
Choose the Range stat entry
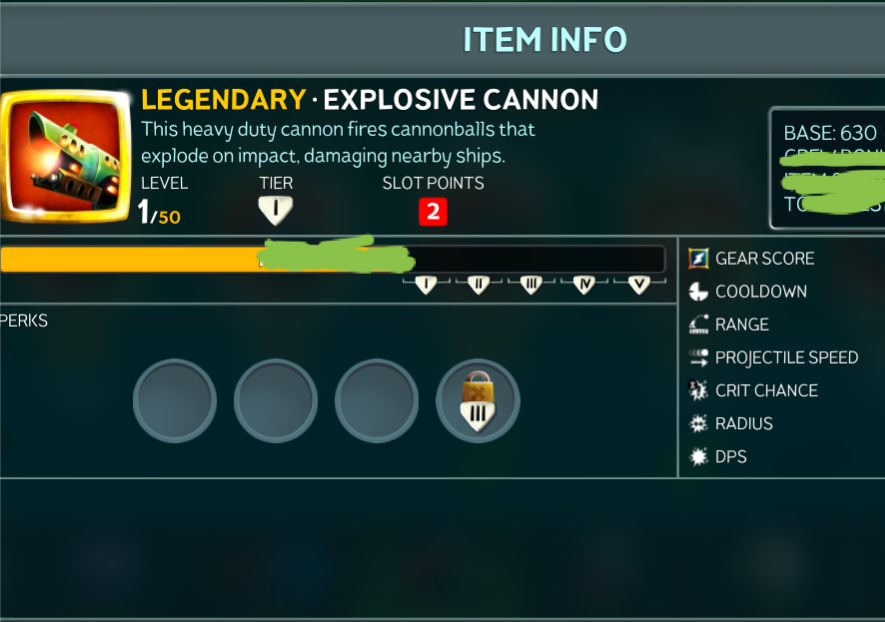[741, 325]
